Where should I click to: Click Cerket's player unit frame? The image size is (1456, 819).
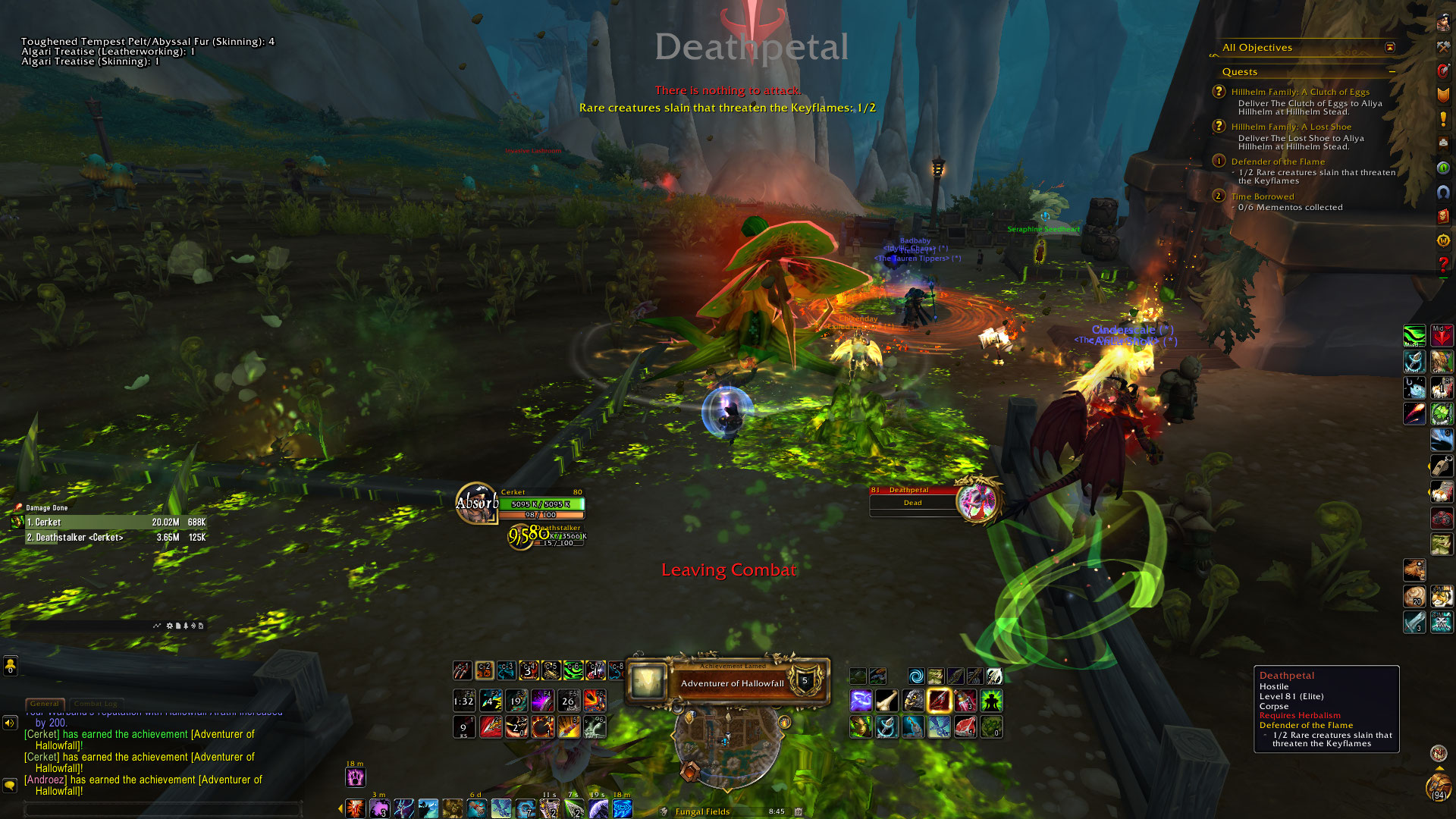click(x=541, y=504)
